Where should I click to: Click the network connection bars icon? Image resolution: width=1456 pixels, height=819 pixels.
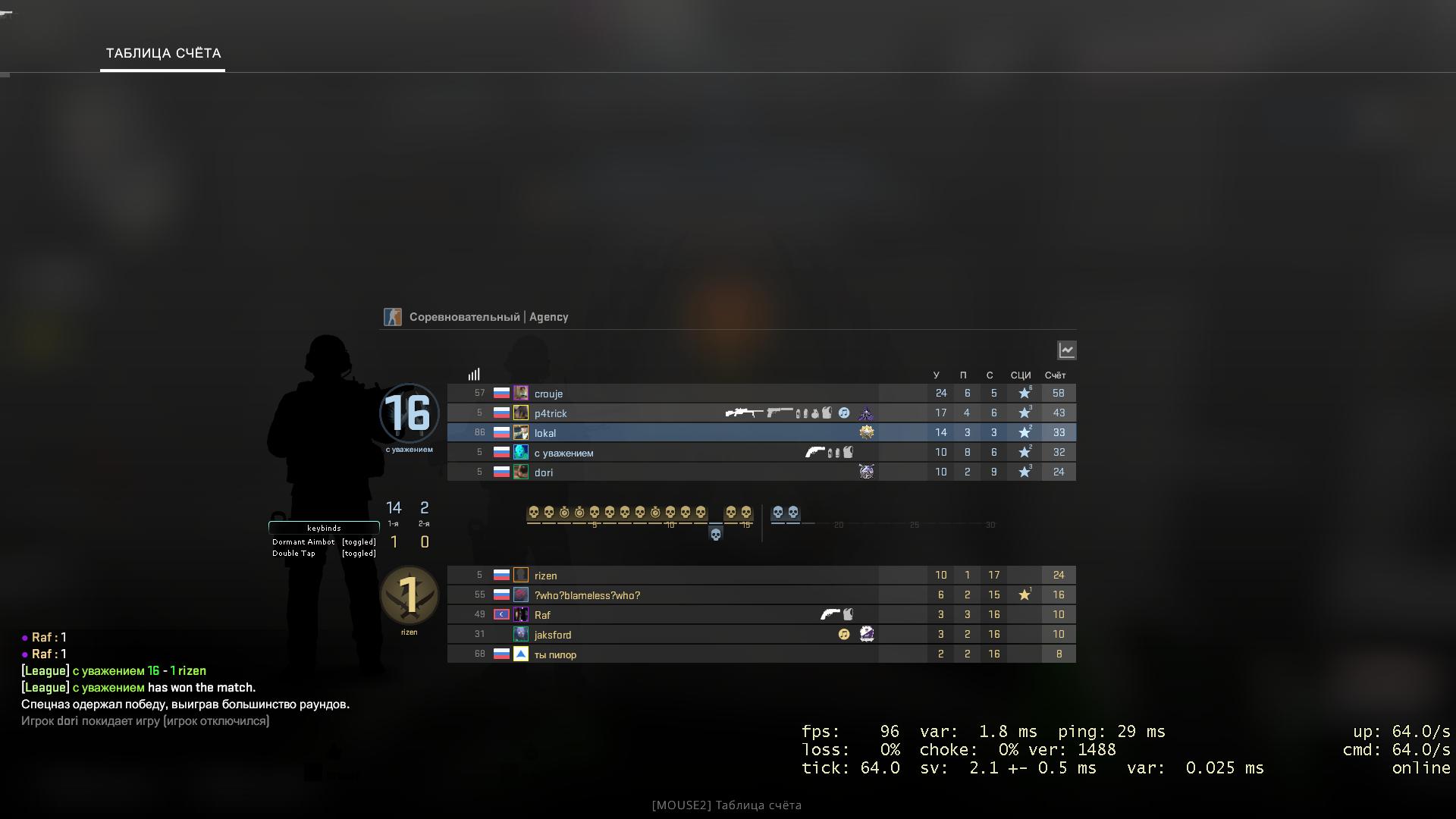tap(475, 373)
